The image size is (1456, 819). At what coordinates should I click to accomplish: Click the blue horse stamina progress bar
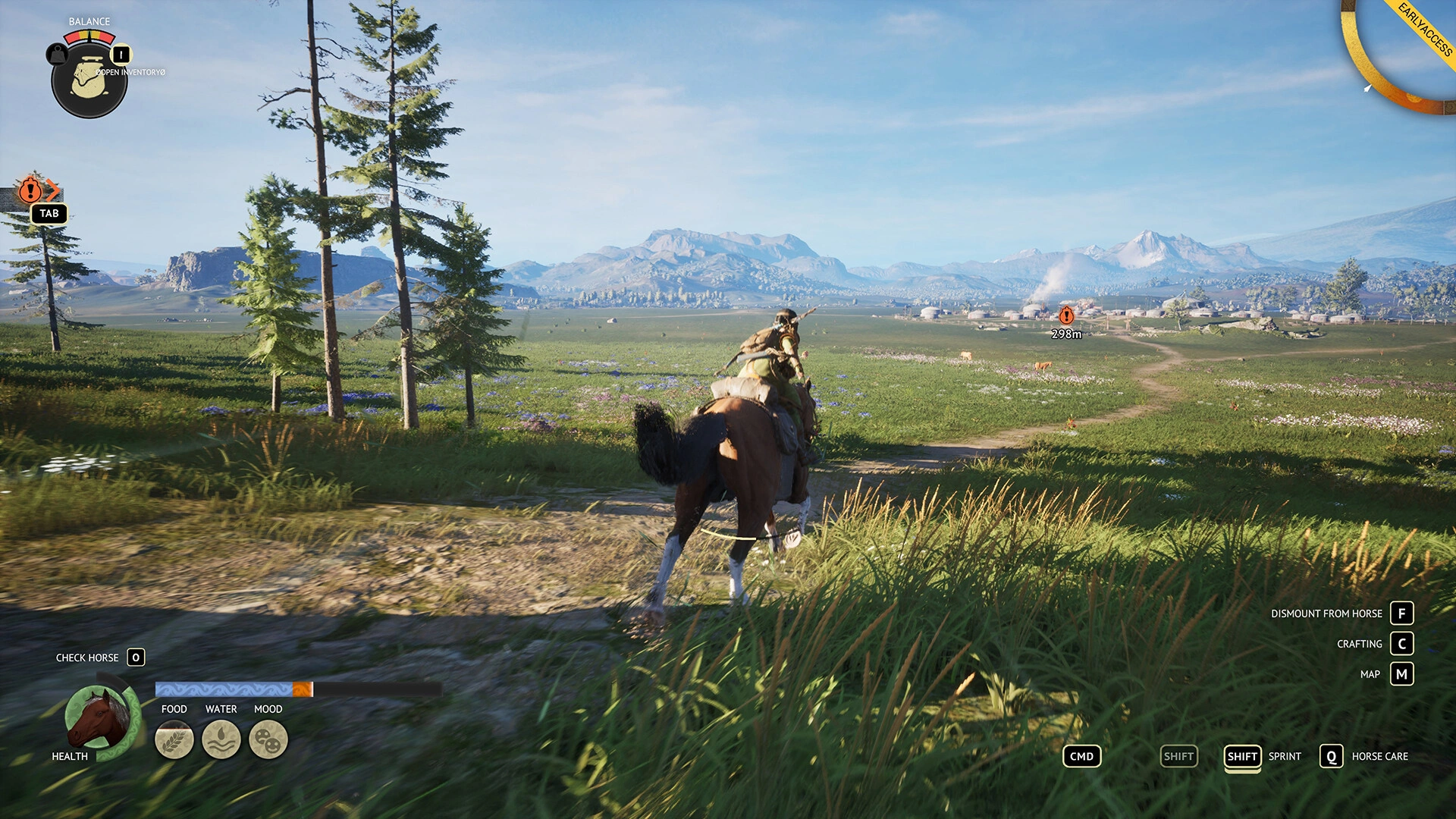(x=224, y=689)
